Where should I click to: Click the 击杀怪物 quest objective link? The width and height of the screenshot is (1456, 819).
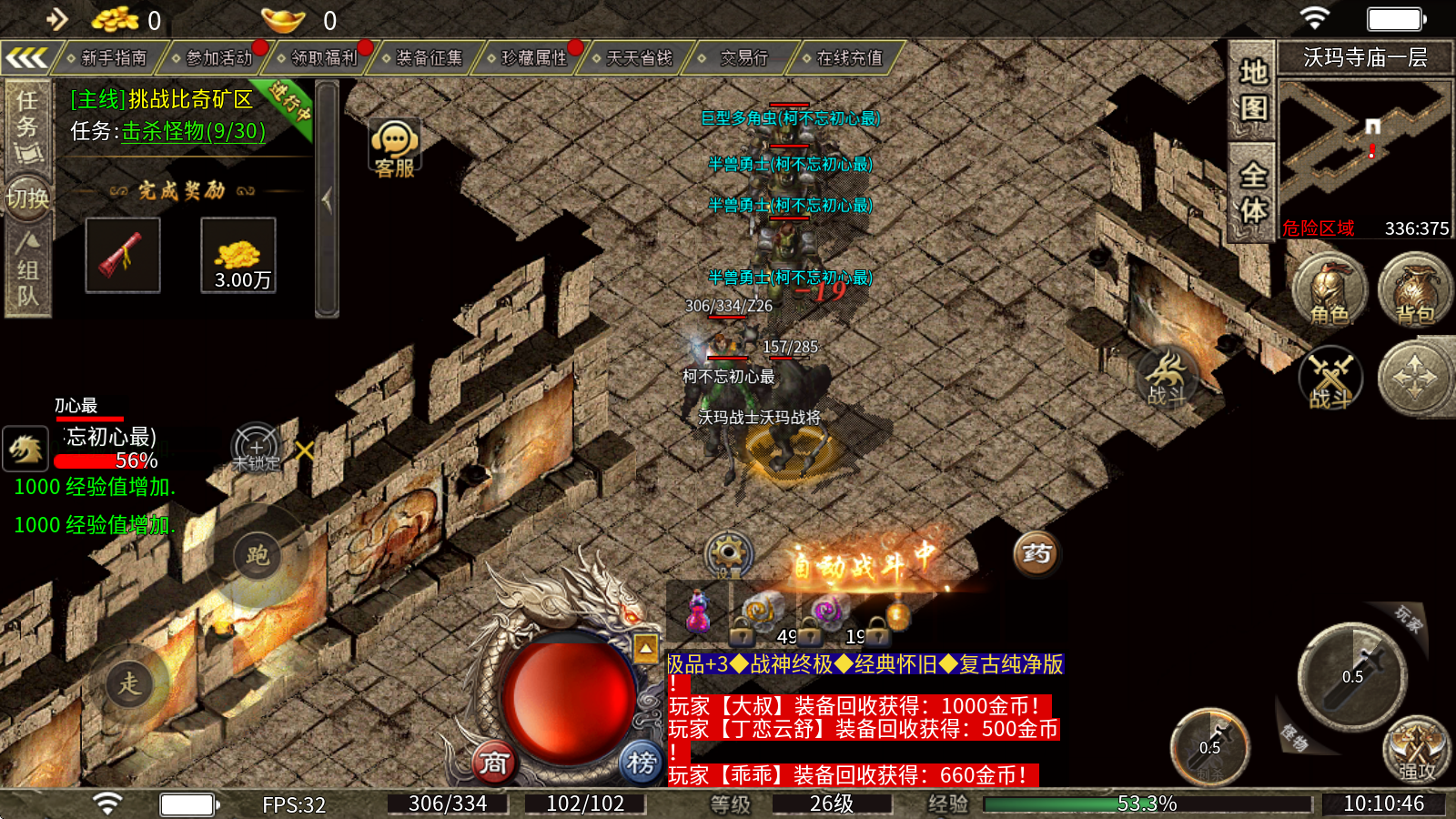coord(193,131)
